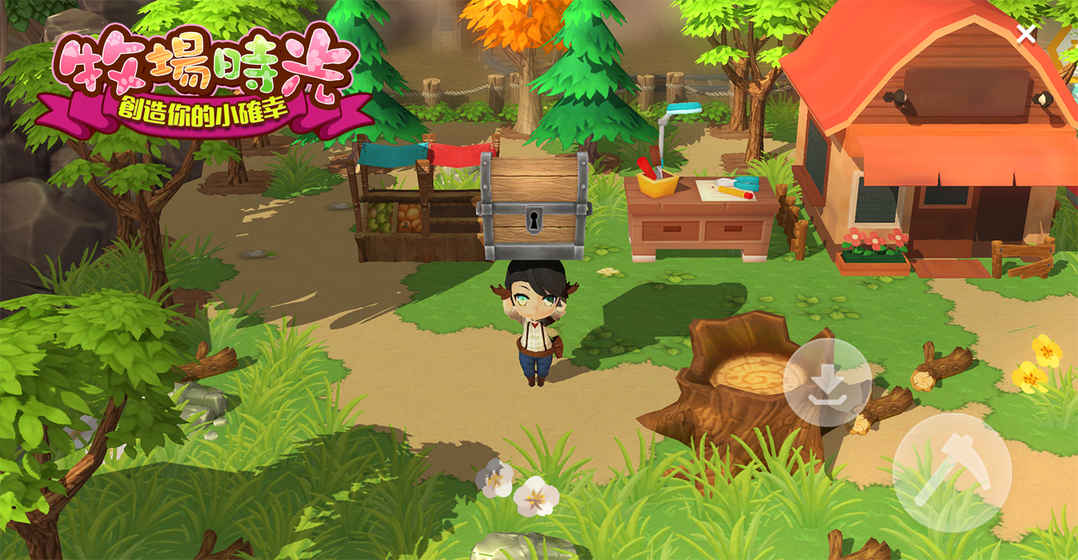
Task: Close the screen with the X button
Action: pyautogui.click(x=1026, y=34)
